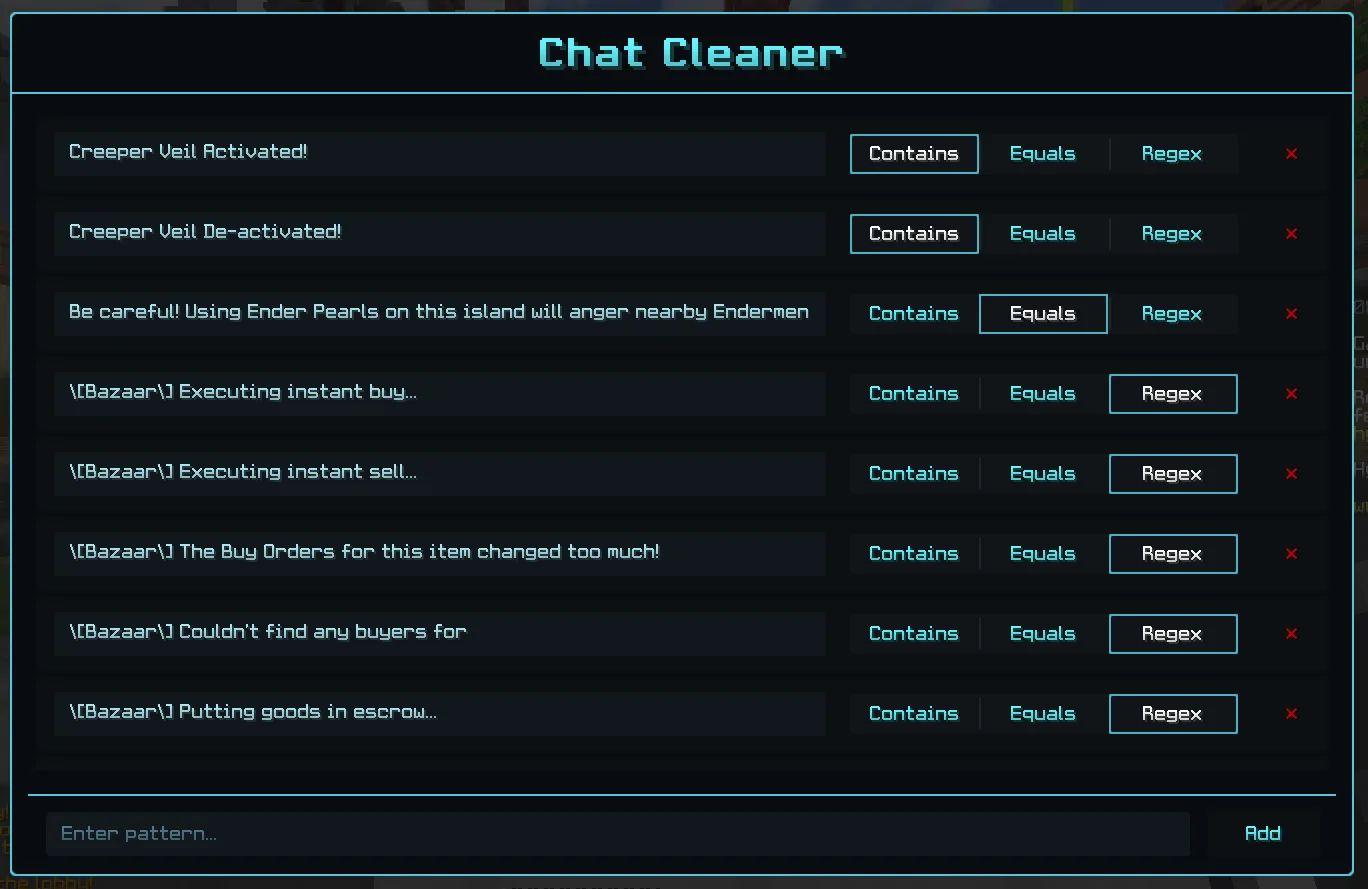Keep Regex selected for the escrow filter
The image size is (1368, 889).
[1172, 713]
